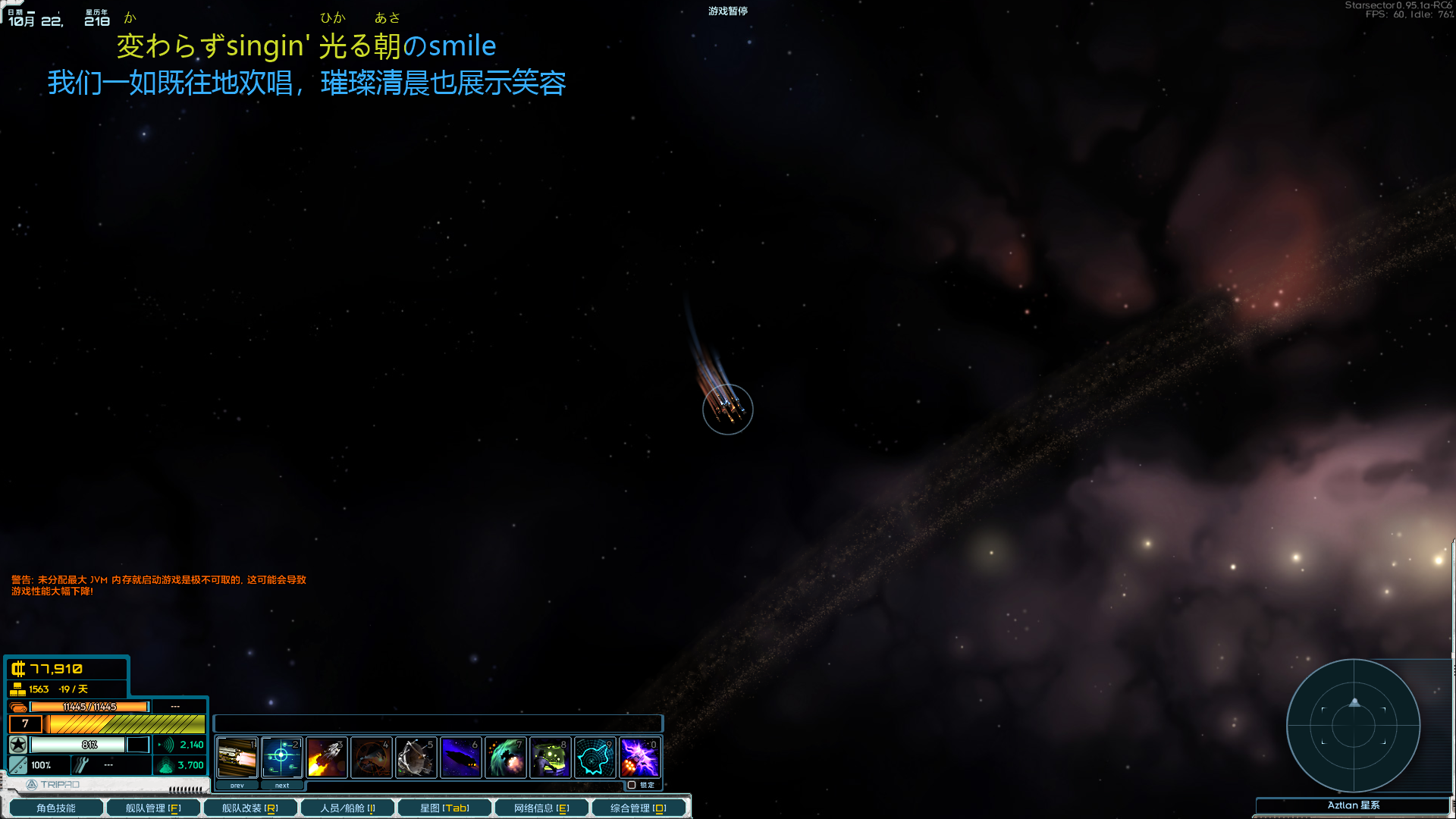Use the green comet ability in slot 7

pyautogui.click(x=506, y=757)
